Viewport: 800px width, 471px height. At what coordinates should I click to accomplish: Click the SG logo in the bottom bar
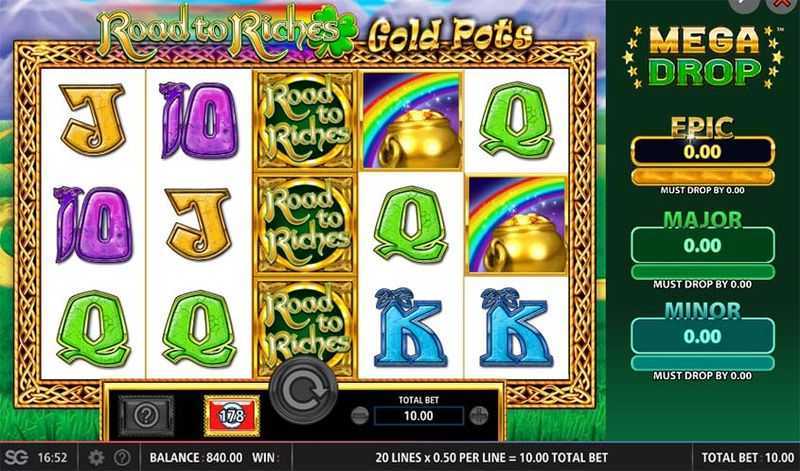pyautogui.click(x=17, y=458)
